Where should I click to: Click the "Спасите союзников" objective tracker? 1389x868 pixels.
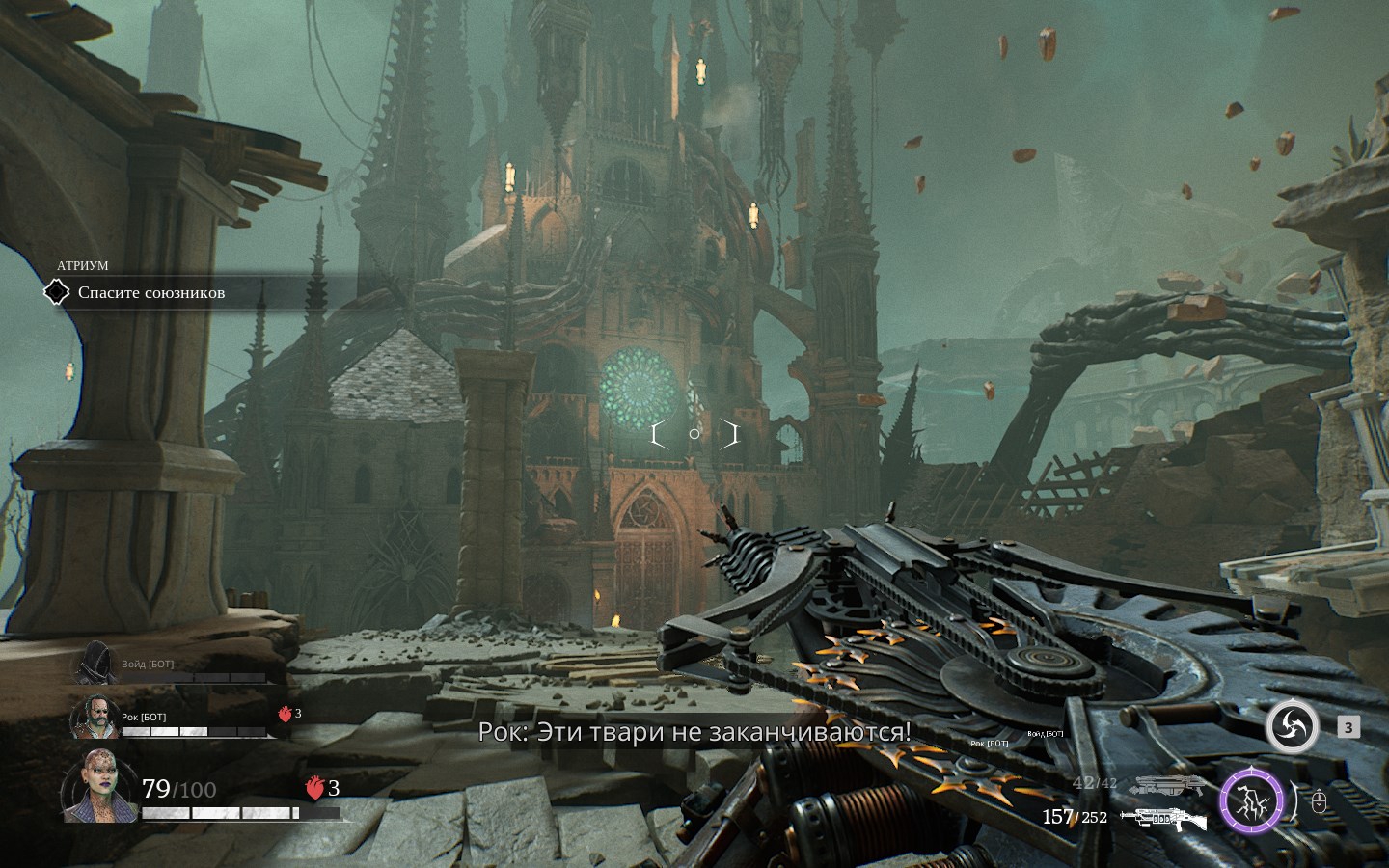[150, 292]
